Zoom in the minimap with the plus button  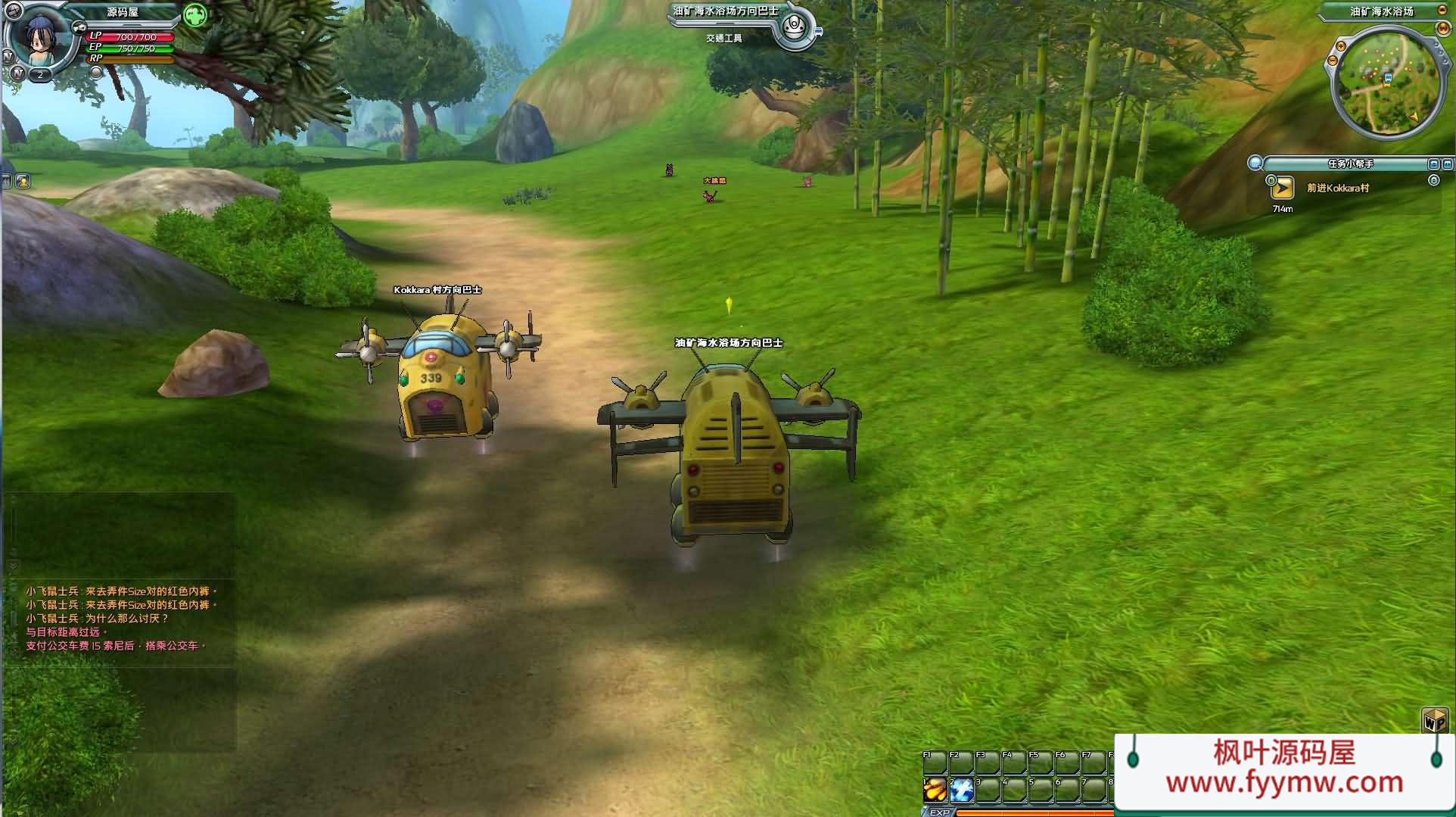coord(1340,46)
